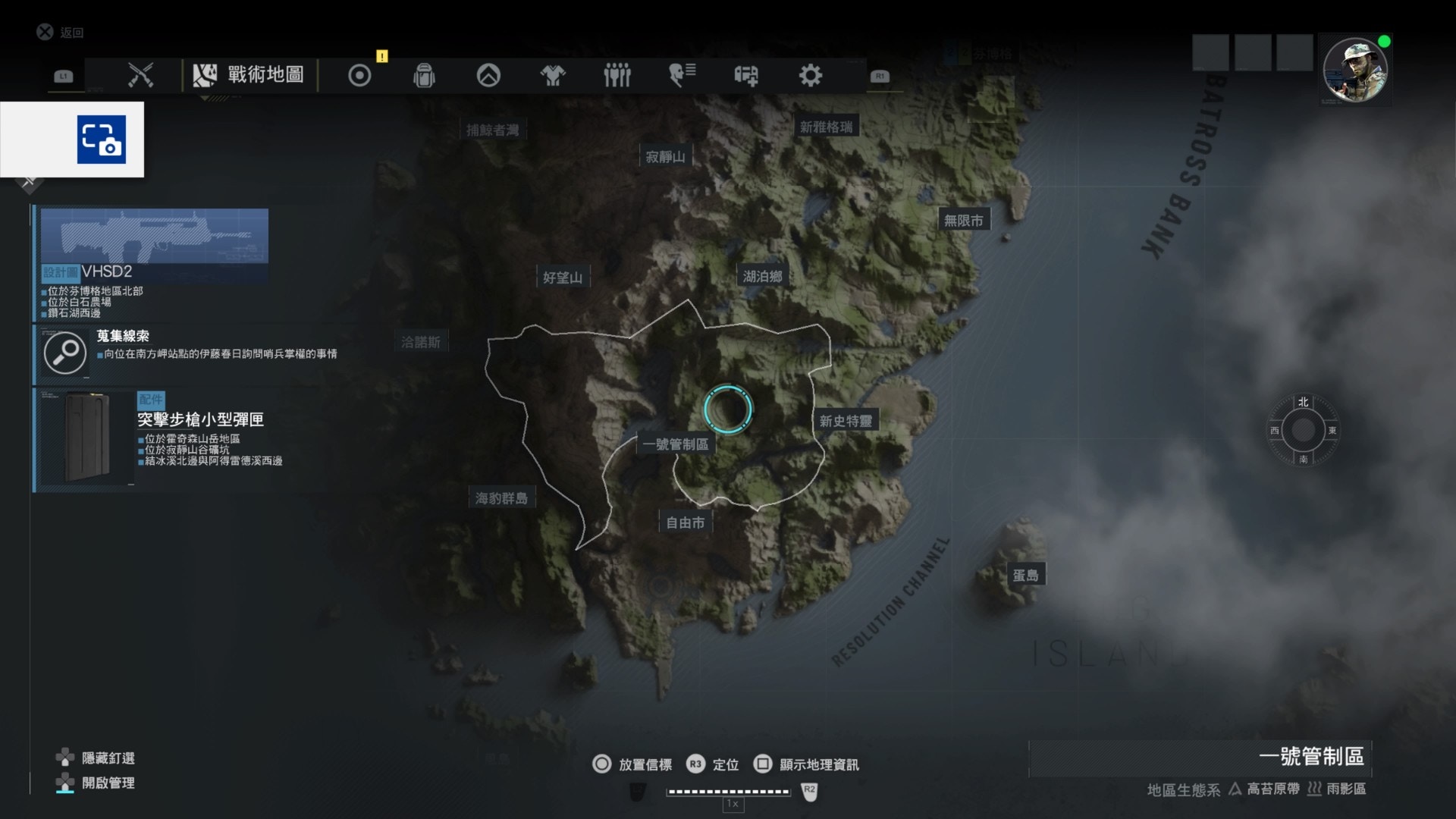Click the compass rose on the map
Image resolution: width=1456 pixels, height=819 pixels.
point(1303,430)
